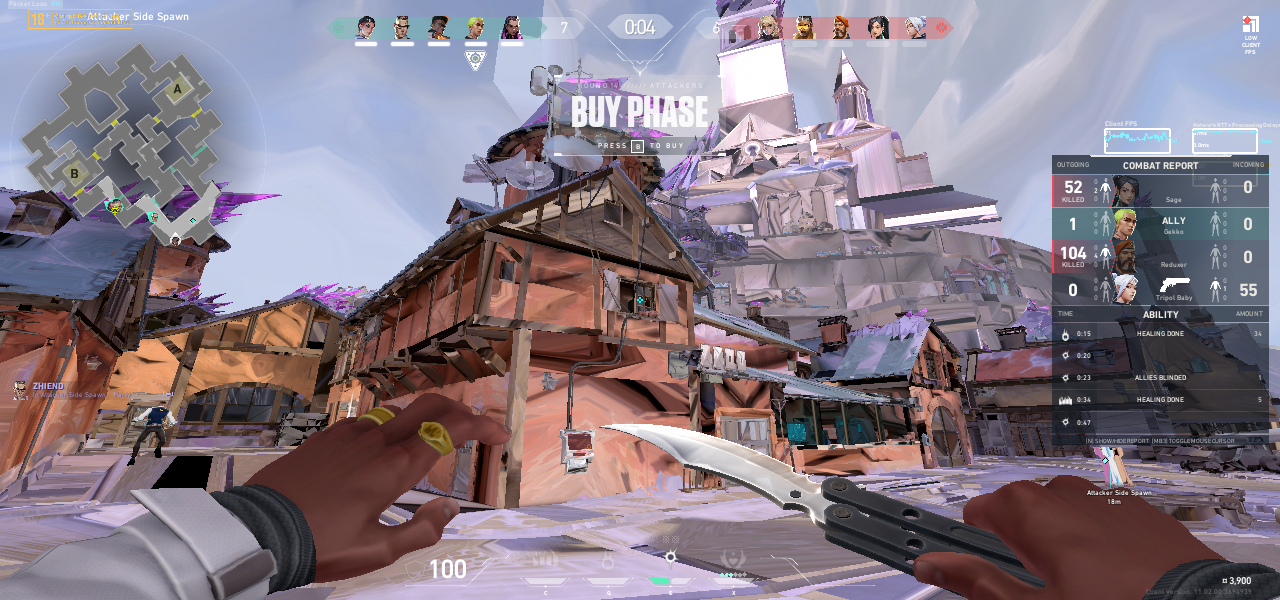Viewport: 1280px width, 600px height.
Task: Activate the starburst E ability icon
Action: [x=670, y=558]
